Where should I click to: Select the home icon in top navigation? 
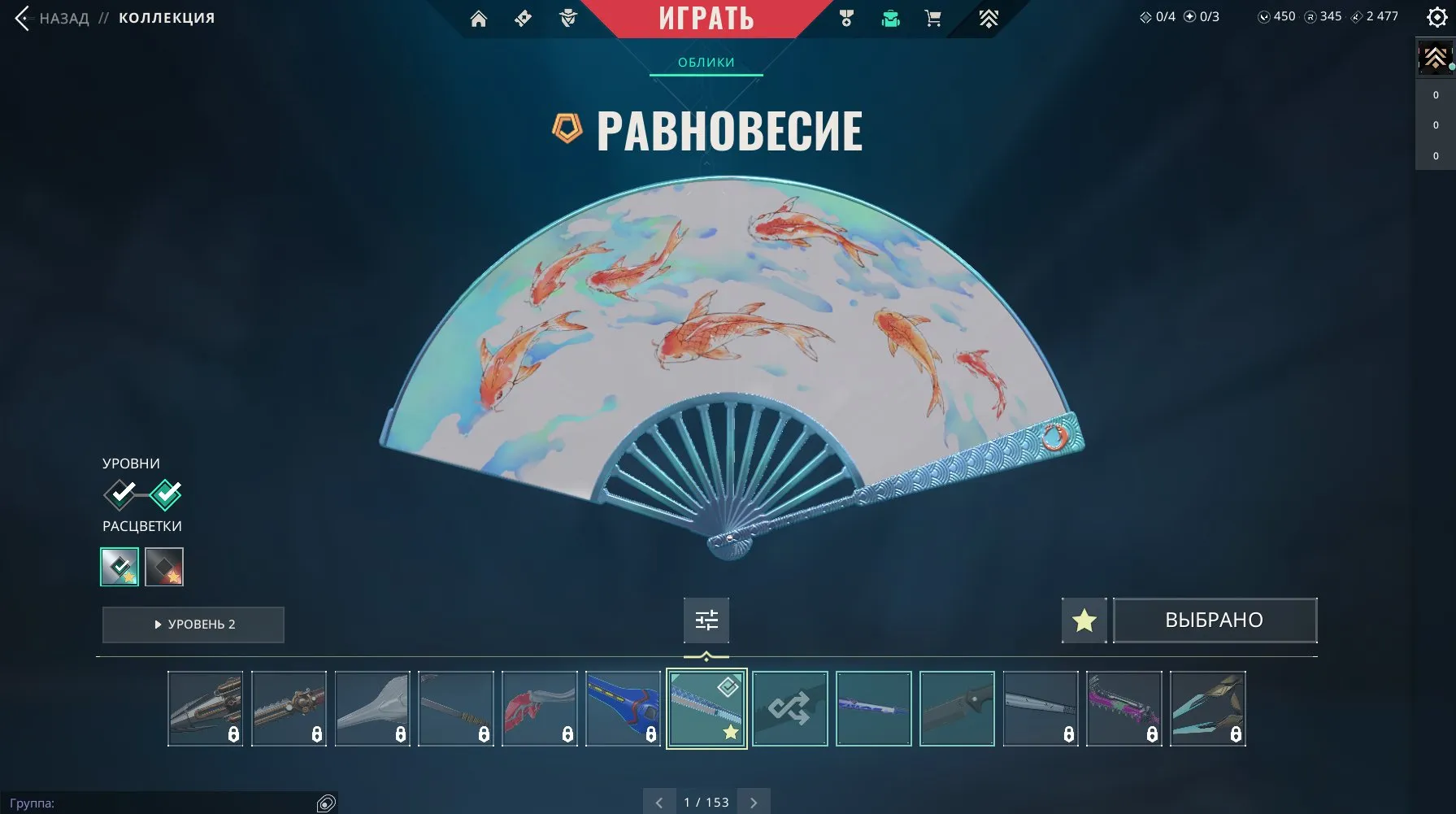(479, 18)
